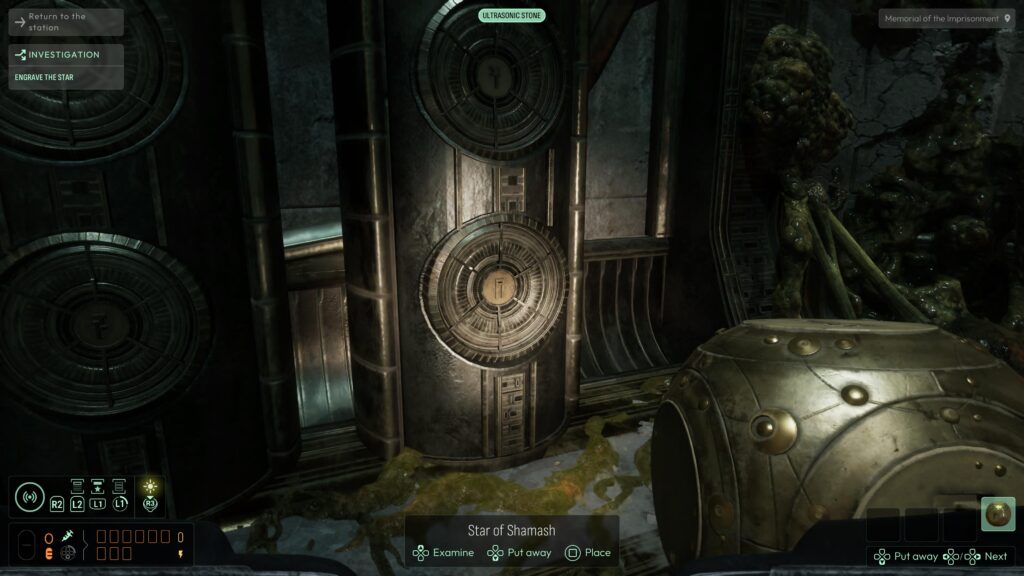Open the Memorial of the Imprisonment location marker
Viewport: 1024px width, 576px height.
(x=946, y=18)
